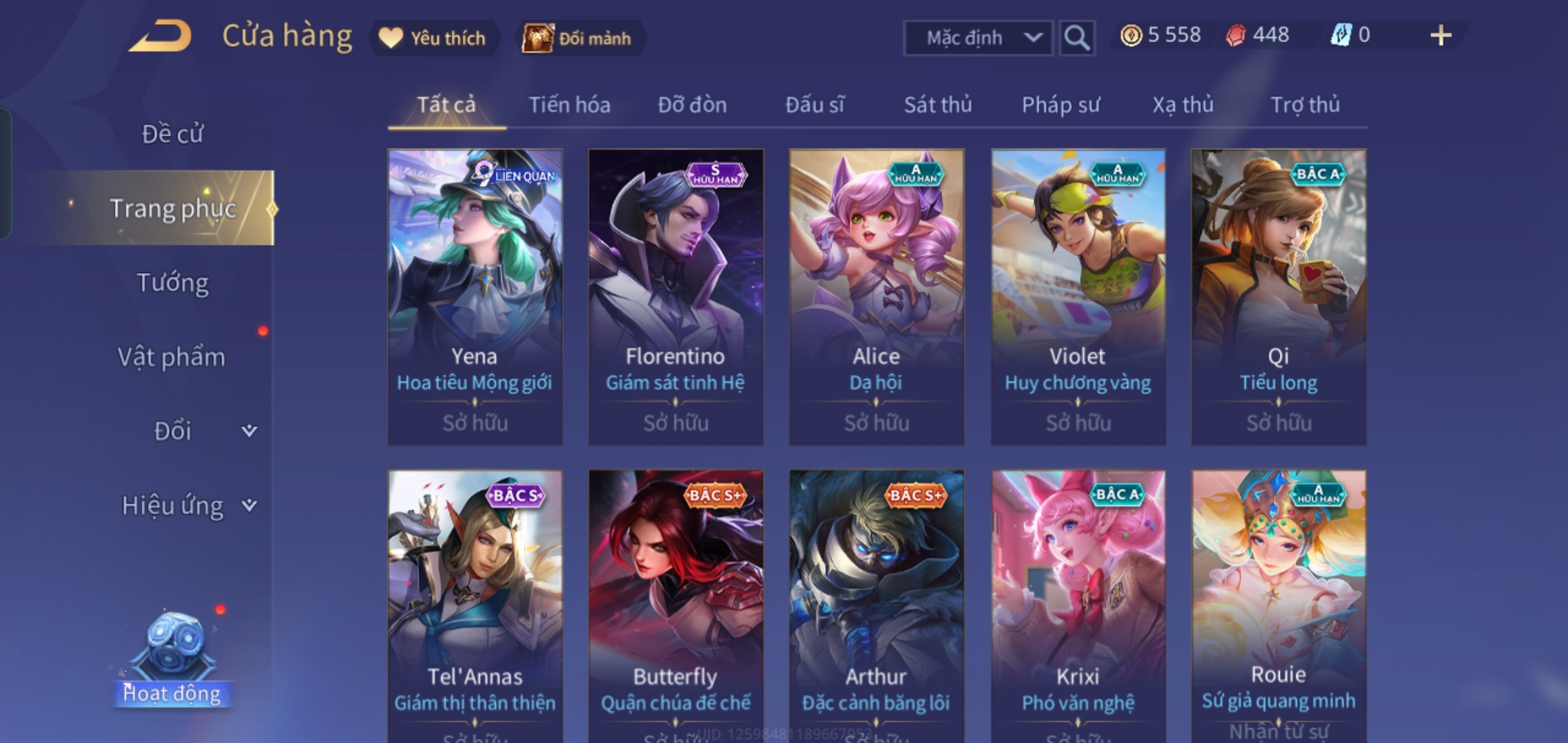This screenshot has width=1568, height=743.
Task: Open the Yêu thích favorites list
Action: coord(434,38)
